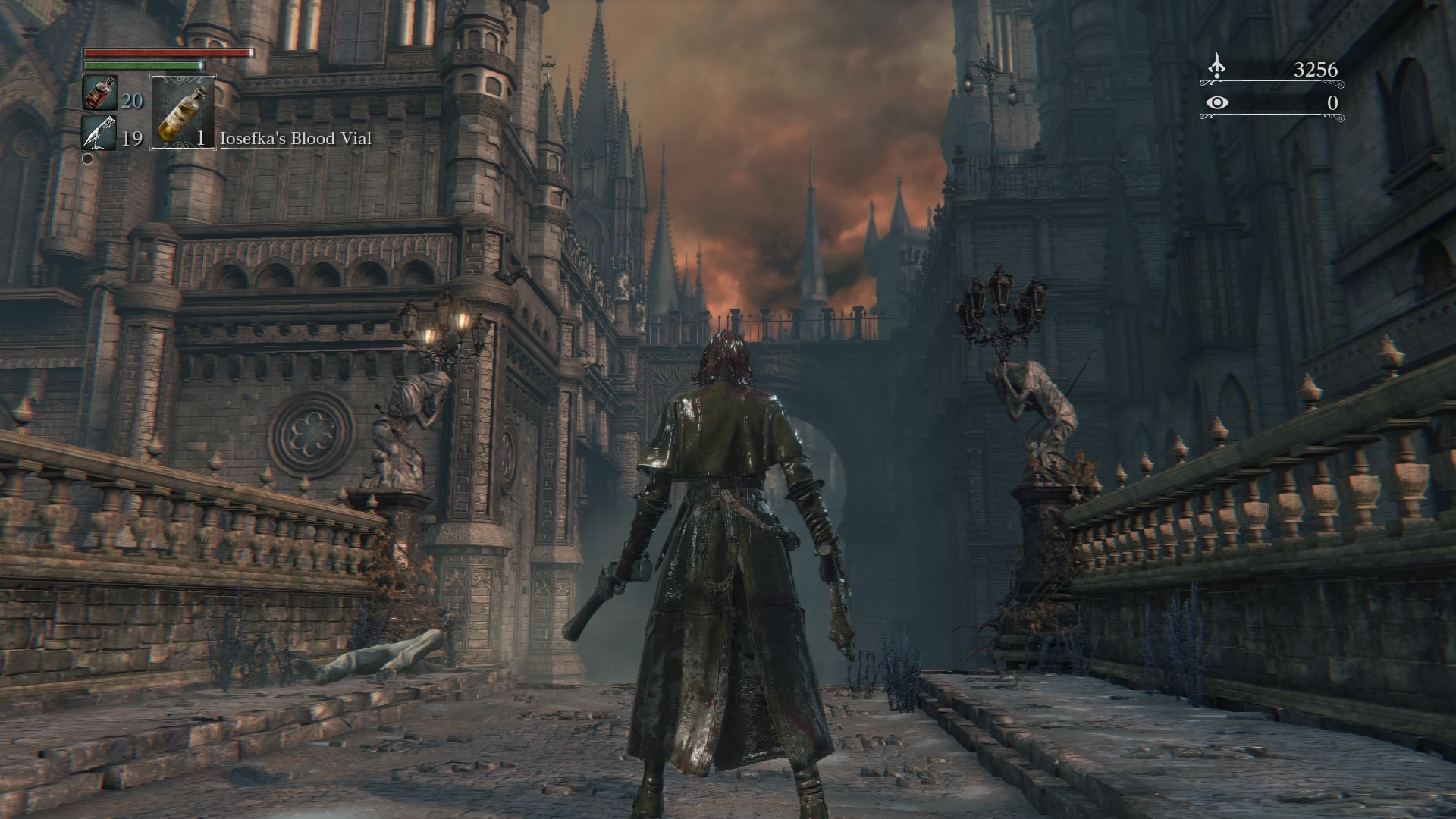This screenshot has height=819, width=1456.
Task: Click the Blood Echoes icon
Action: [x=1216, y=67]
